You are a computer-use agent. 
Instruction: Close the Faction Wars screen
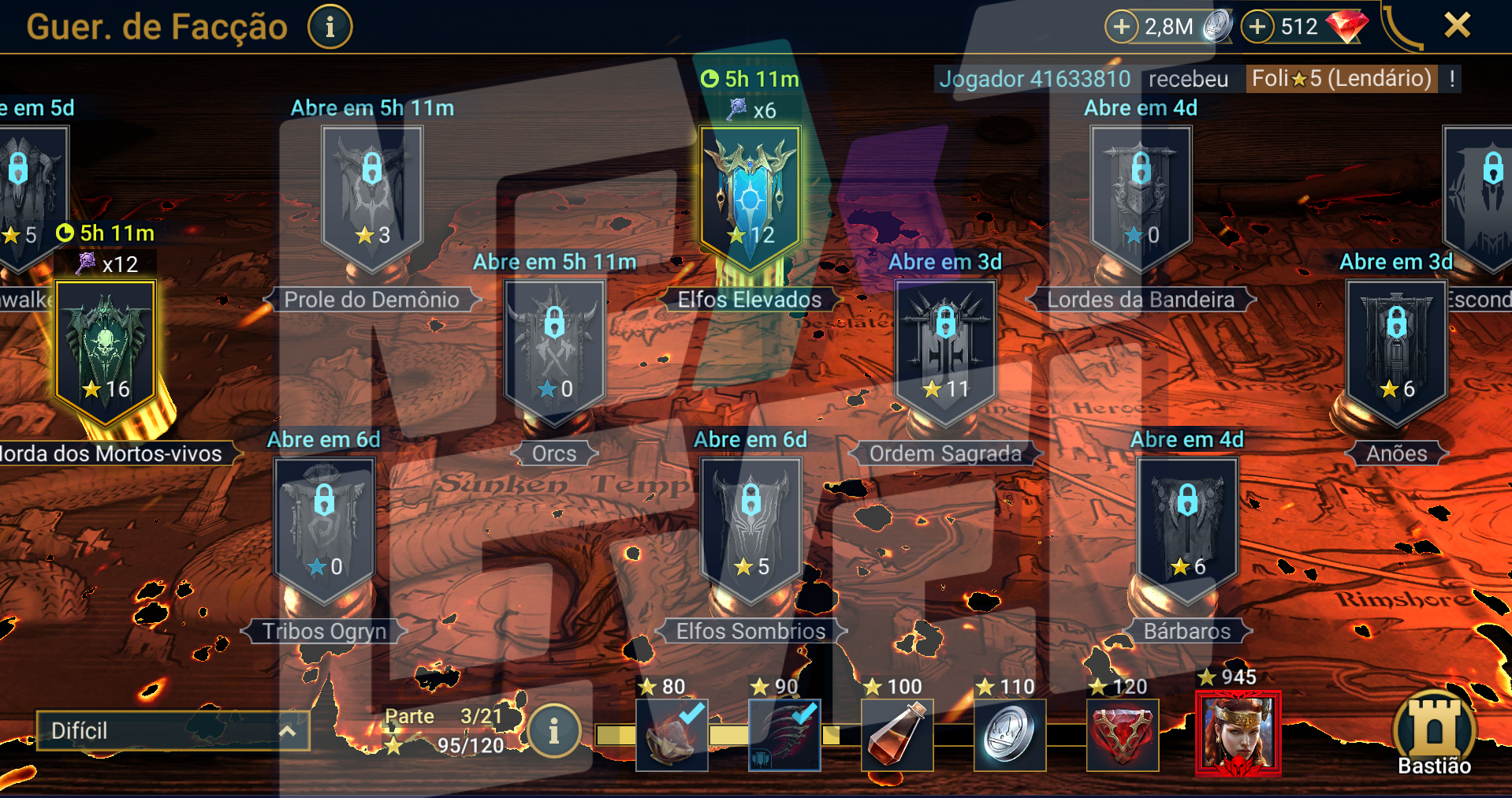(x=1457, y=25)
